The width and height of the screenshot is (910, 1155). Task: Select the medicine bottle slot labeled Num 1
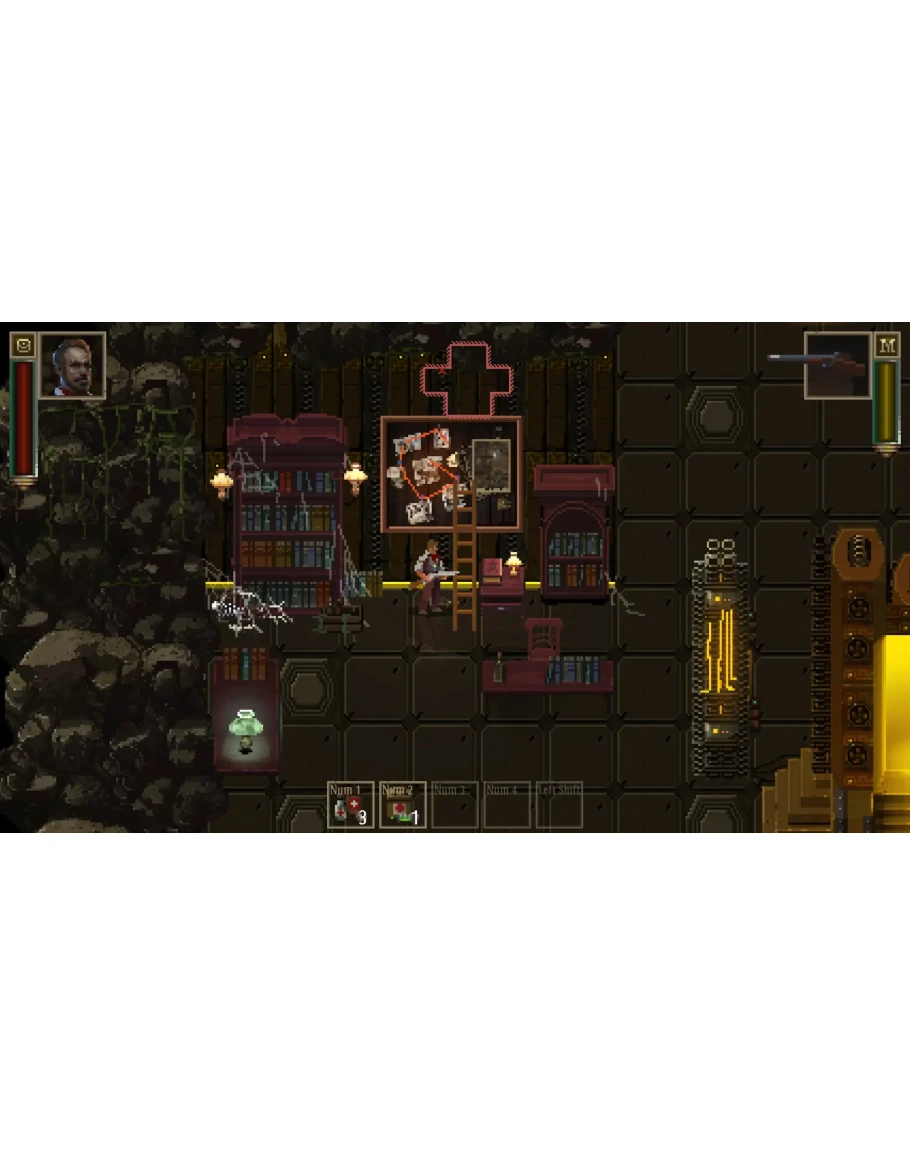point(351,805)
